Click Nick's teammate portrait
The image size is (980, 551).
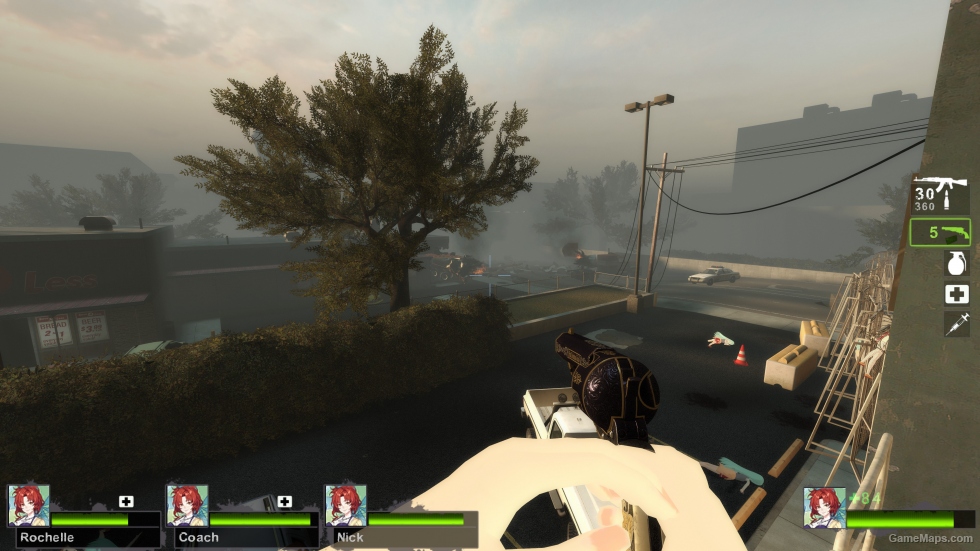pos(345,506)
